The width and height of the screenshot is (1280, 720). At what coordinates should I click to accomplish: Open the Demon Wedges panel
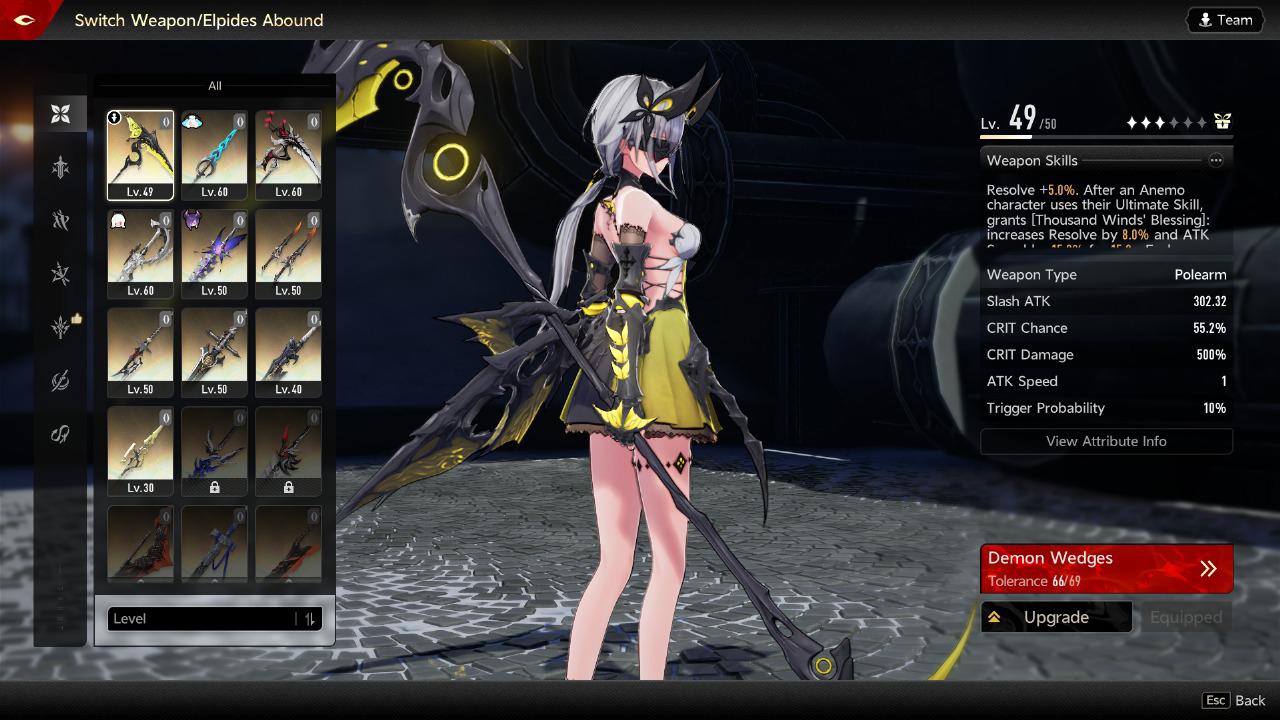(x=1106, y=568)
